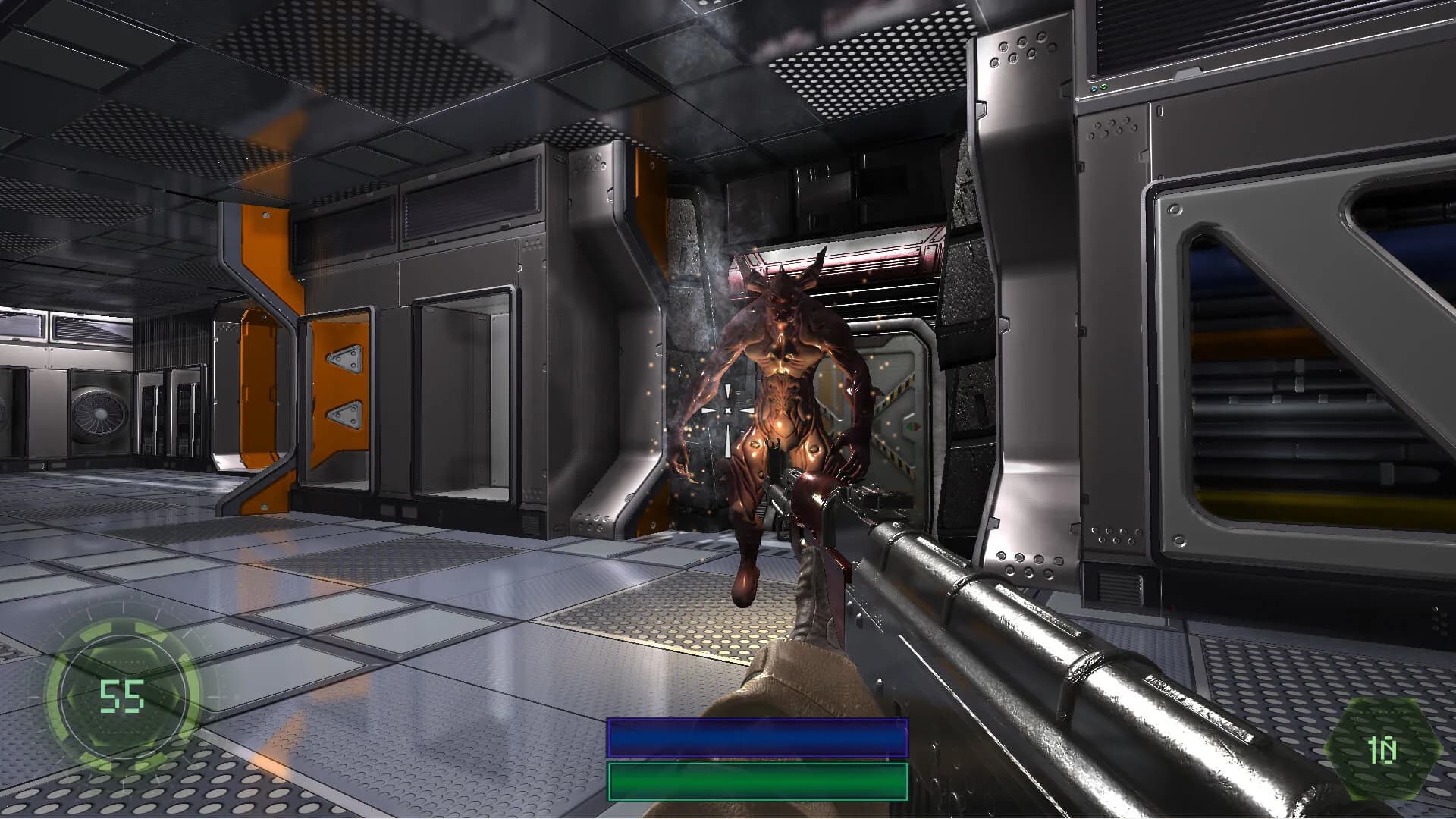This screenshot has width=1456, height=819.
Task: Click the crosshair reticle at screen center
Action: (728, 409)
